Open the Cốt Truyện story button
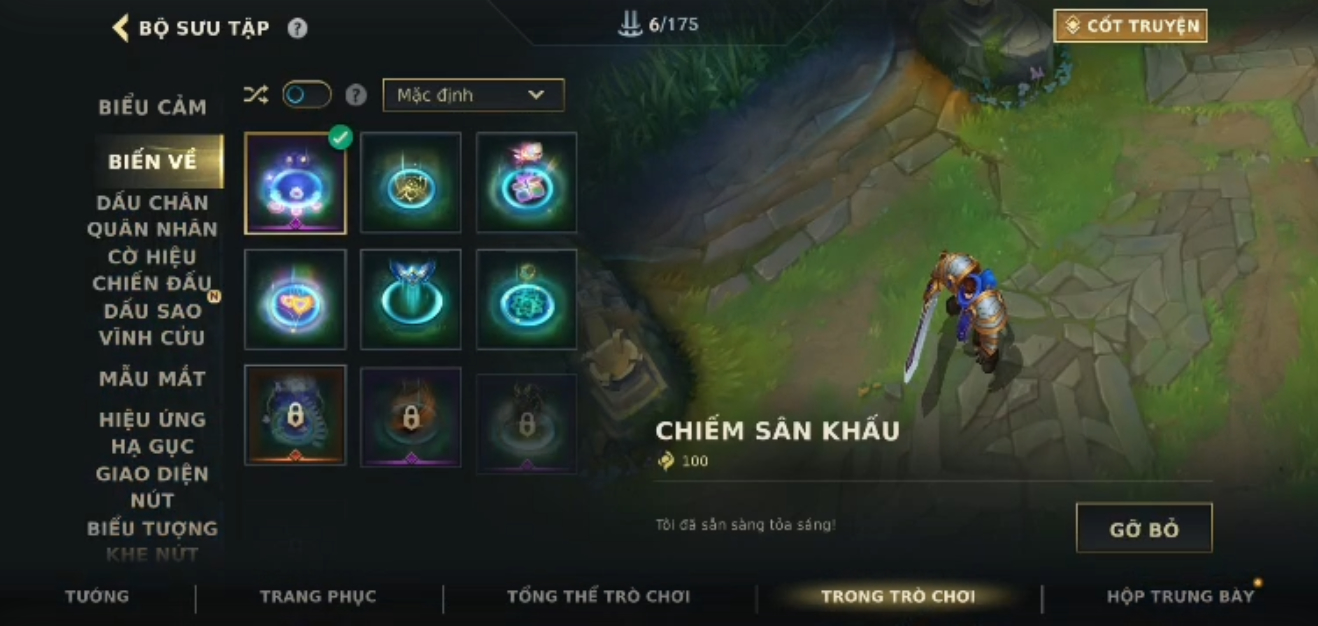Screen dimensions: 1318x626 coord(1130,26)
